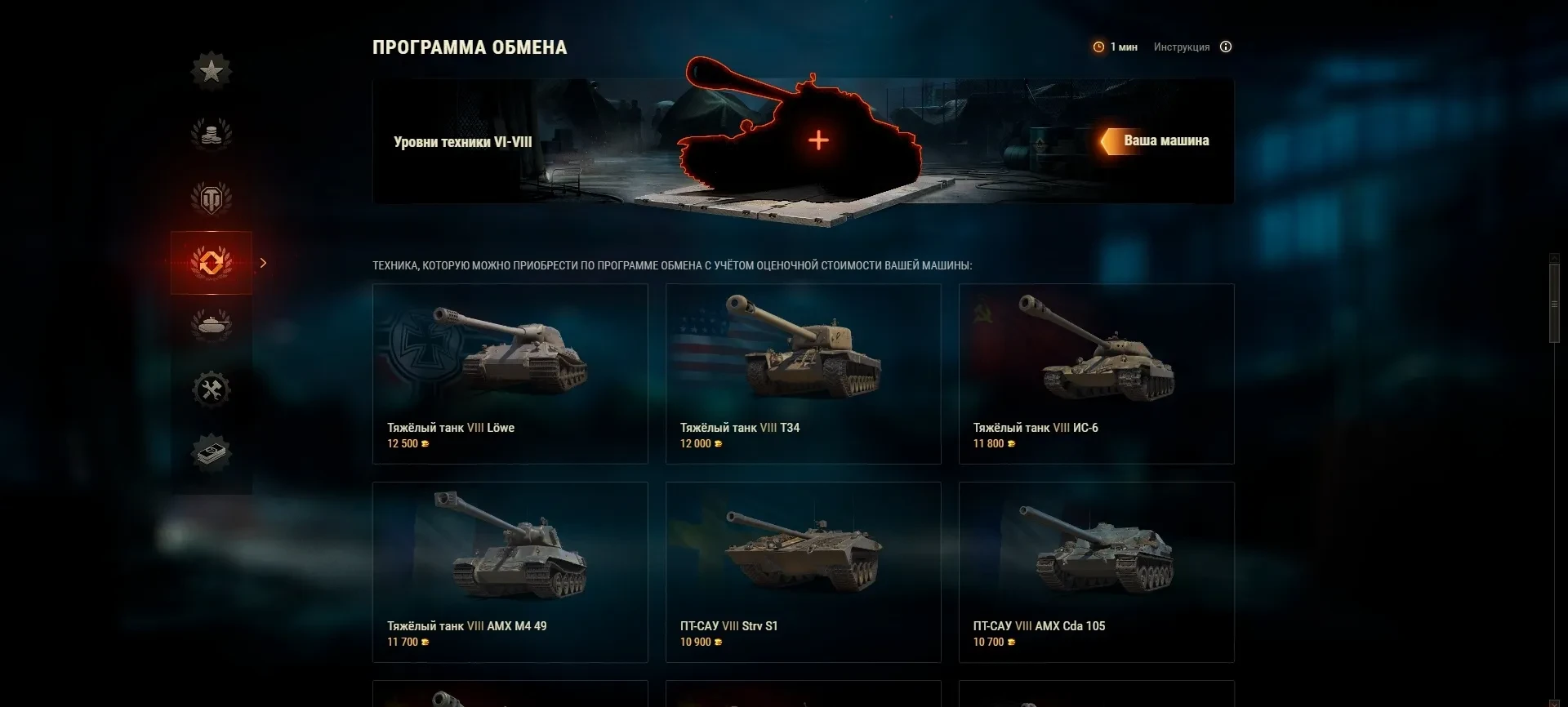Pick the AMX Cda 105 card
The width and height of the screenshot is (1568, 707).
point(1096,571)
